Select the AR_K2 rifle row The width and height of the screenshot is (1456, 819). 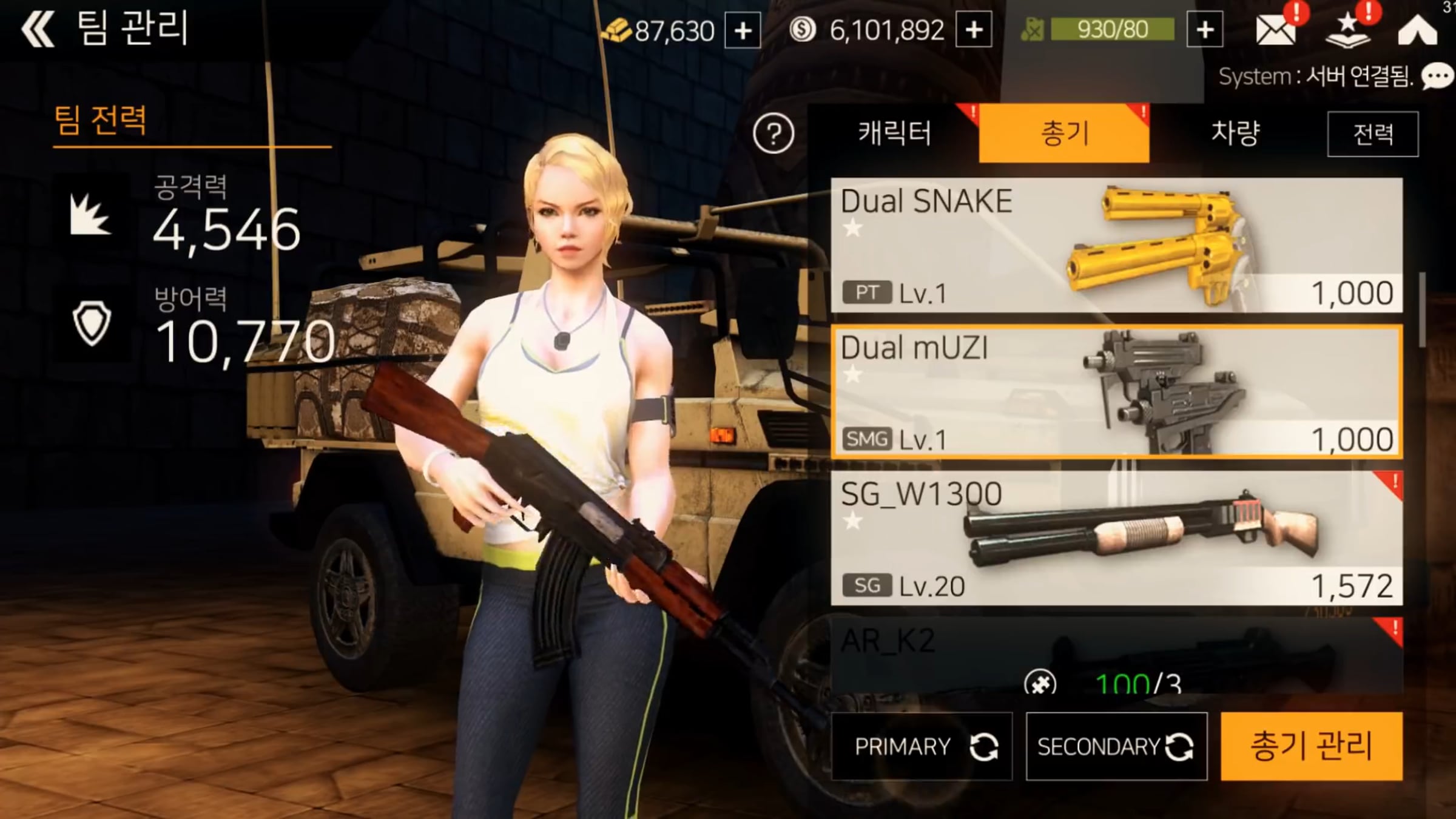[x=1116, y=652]
